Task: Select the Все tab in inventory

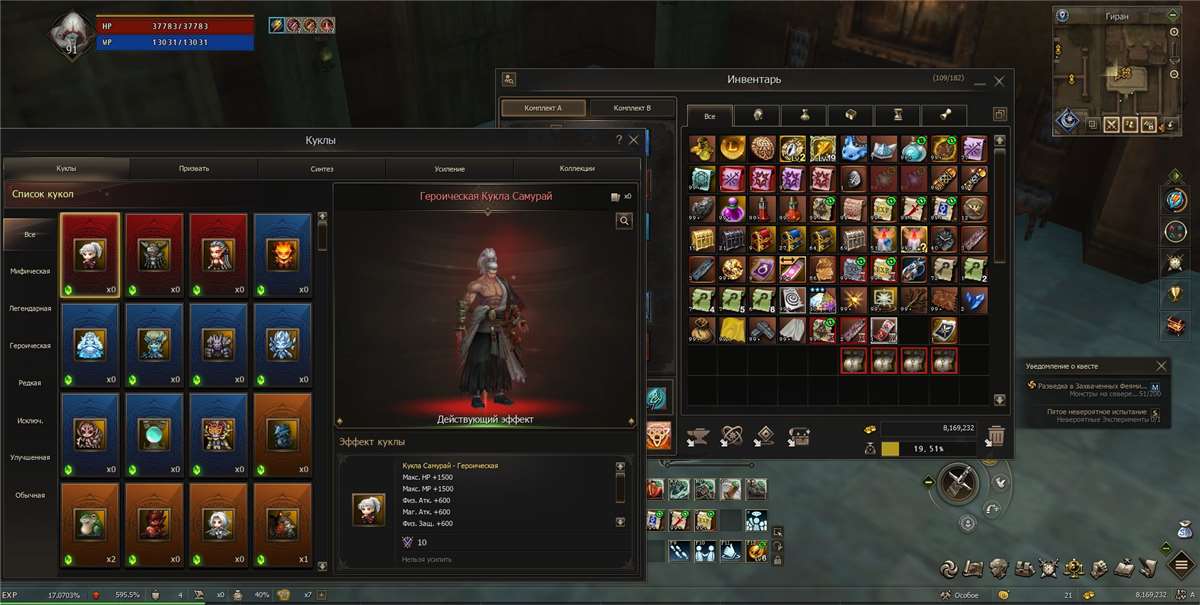Action: click(x=709, y=116)
